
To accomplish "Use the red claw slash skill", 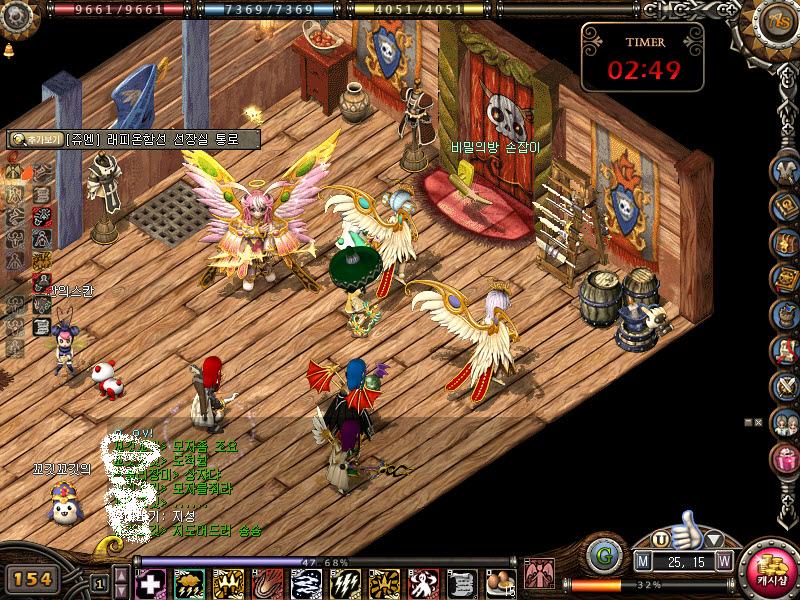I will (x=267, y=582).
